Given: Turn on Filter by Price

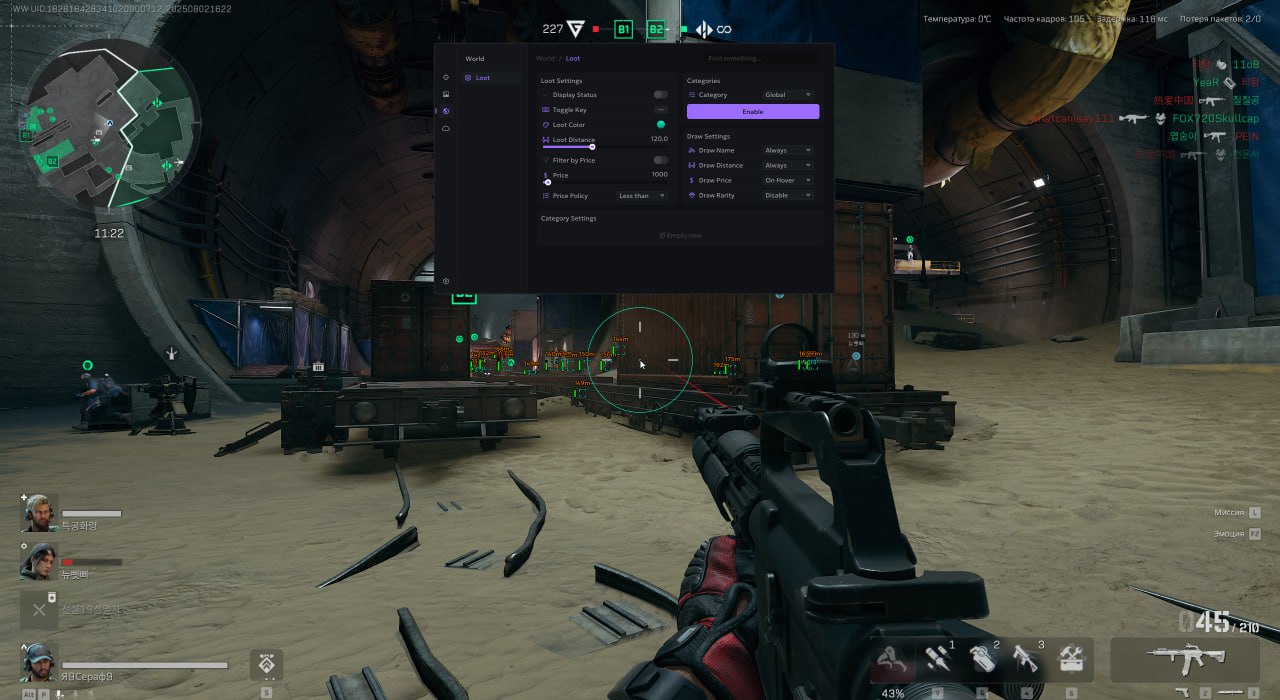Looking at the screenshot, I should [x=660, y=160].
